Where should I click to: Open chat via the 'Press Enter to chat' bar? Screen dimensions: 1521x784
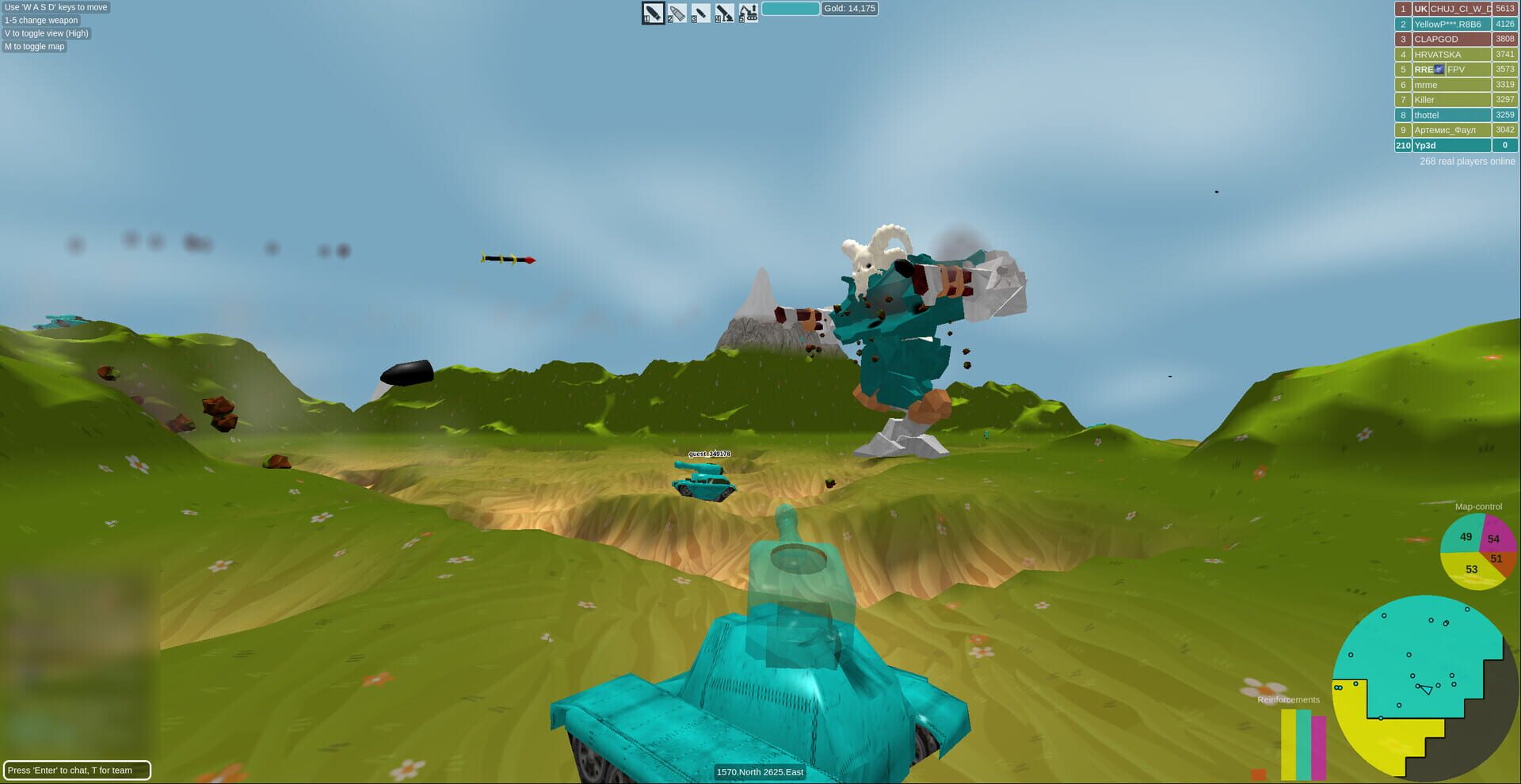click(78, 770)
